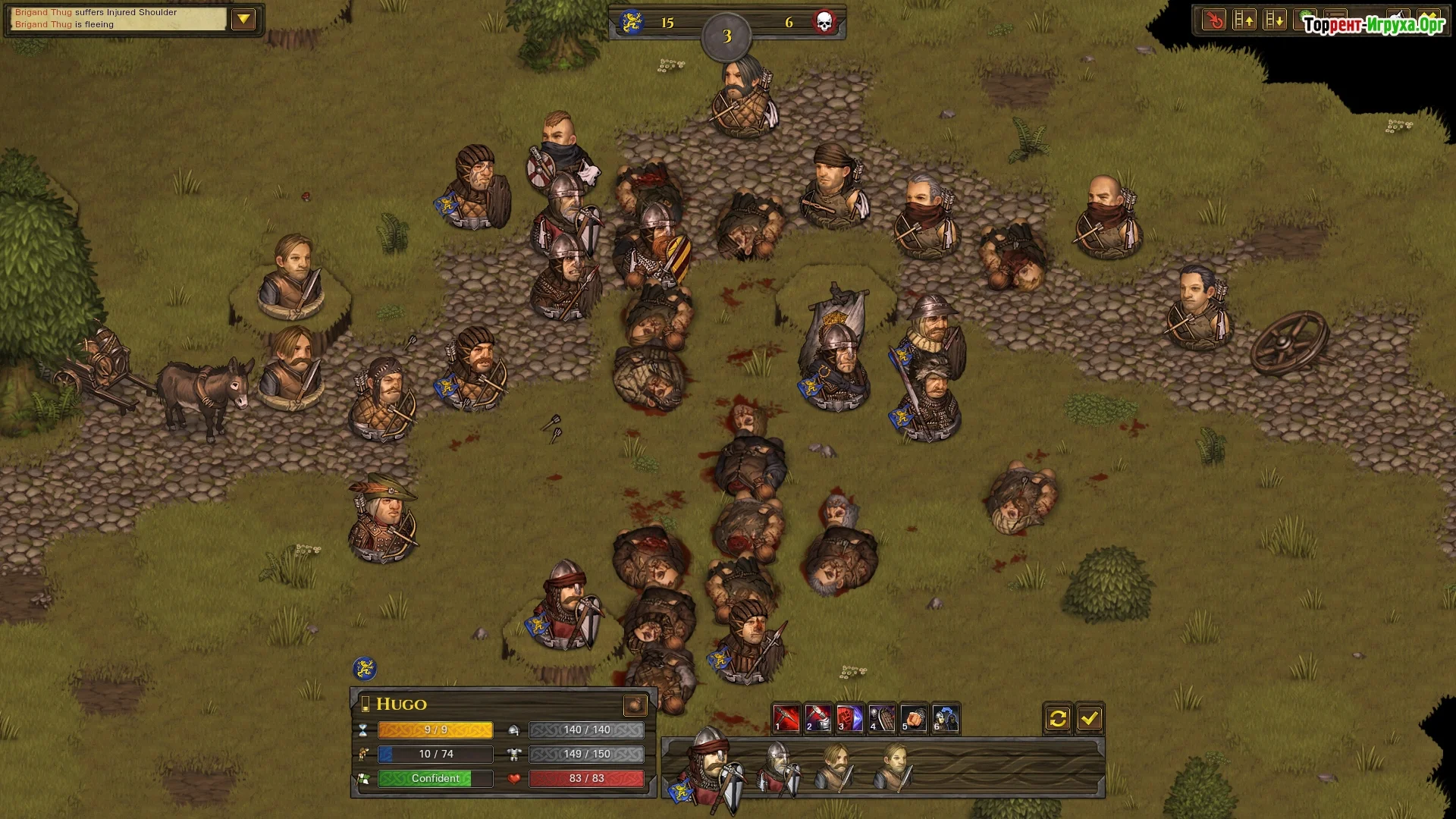Image resolution: width=1456 pixels, height=819 pixels.
Task: Lower camera level with ladder down button
Action: point(1275,20)
